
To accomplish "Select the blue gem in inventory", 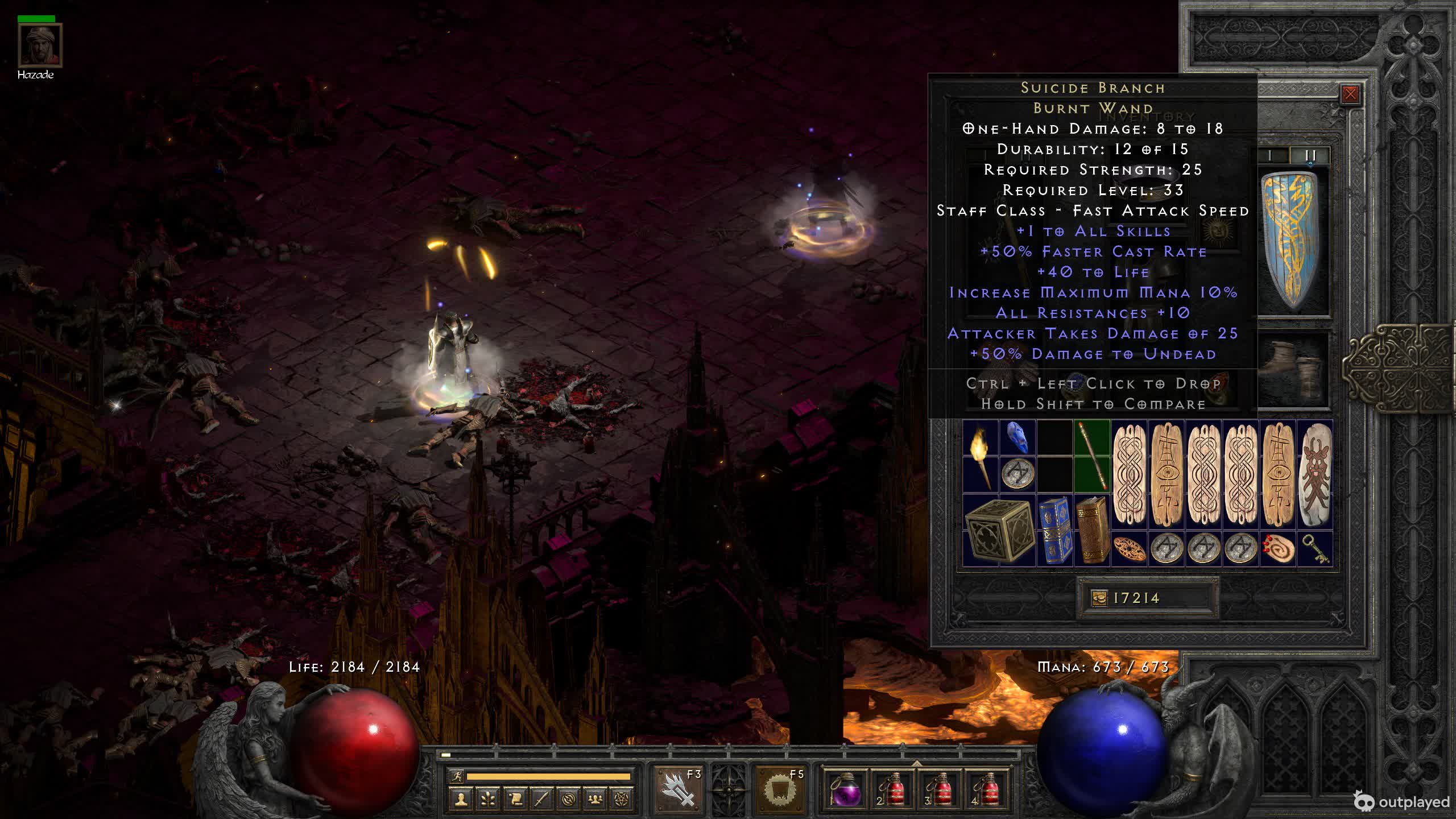I will 1017,438.
